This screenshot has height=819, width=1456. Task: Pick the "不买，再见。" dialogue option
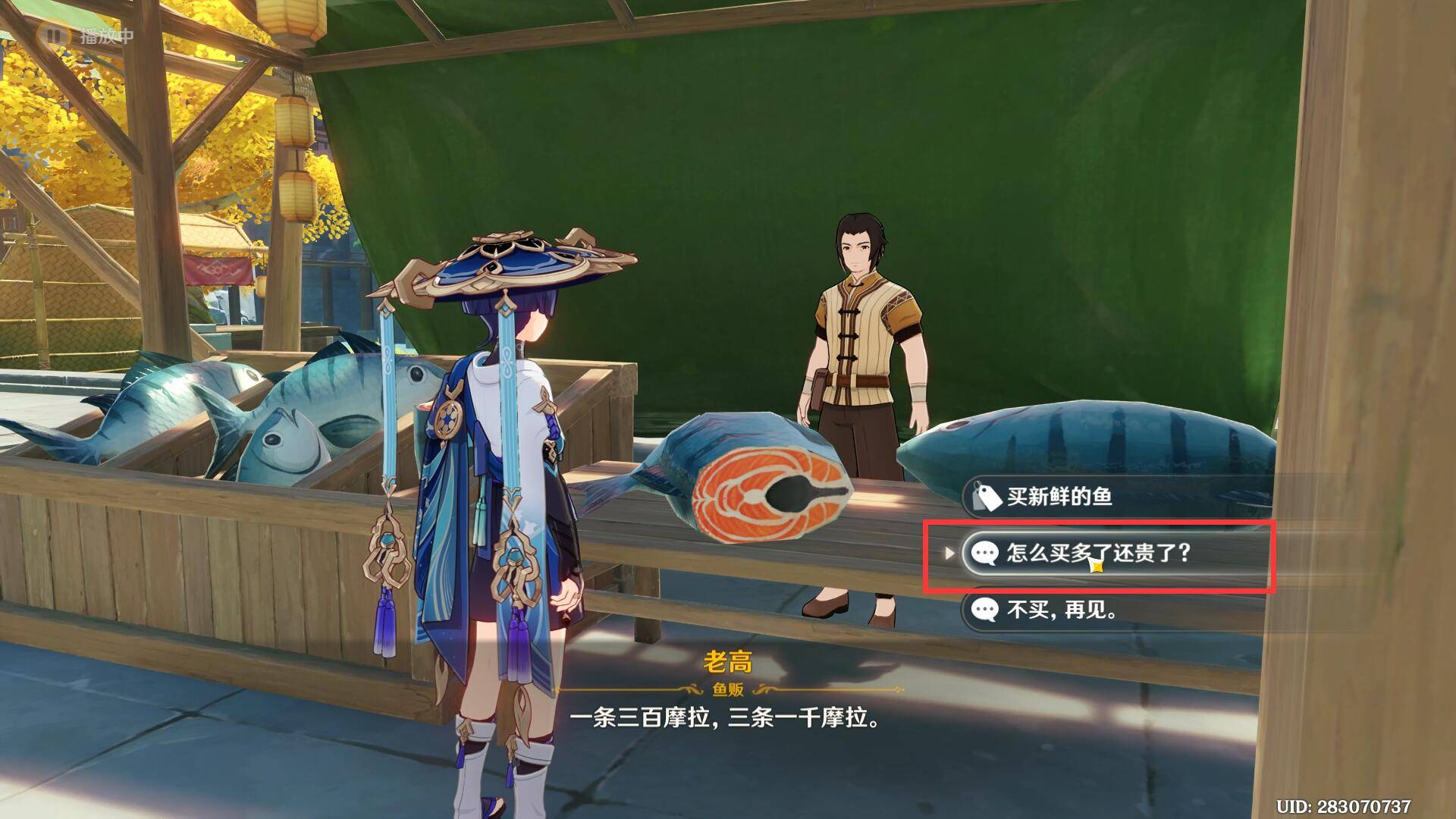[x=1062, y=609]
